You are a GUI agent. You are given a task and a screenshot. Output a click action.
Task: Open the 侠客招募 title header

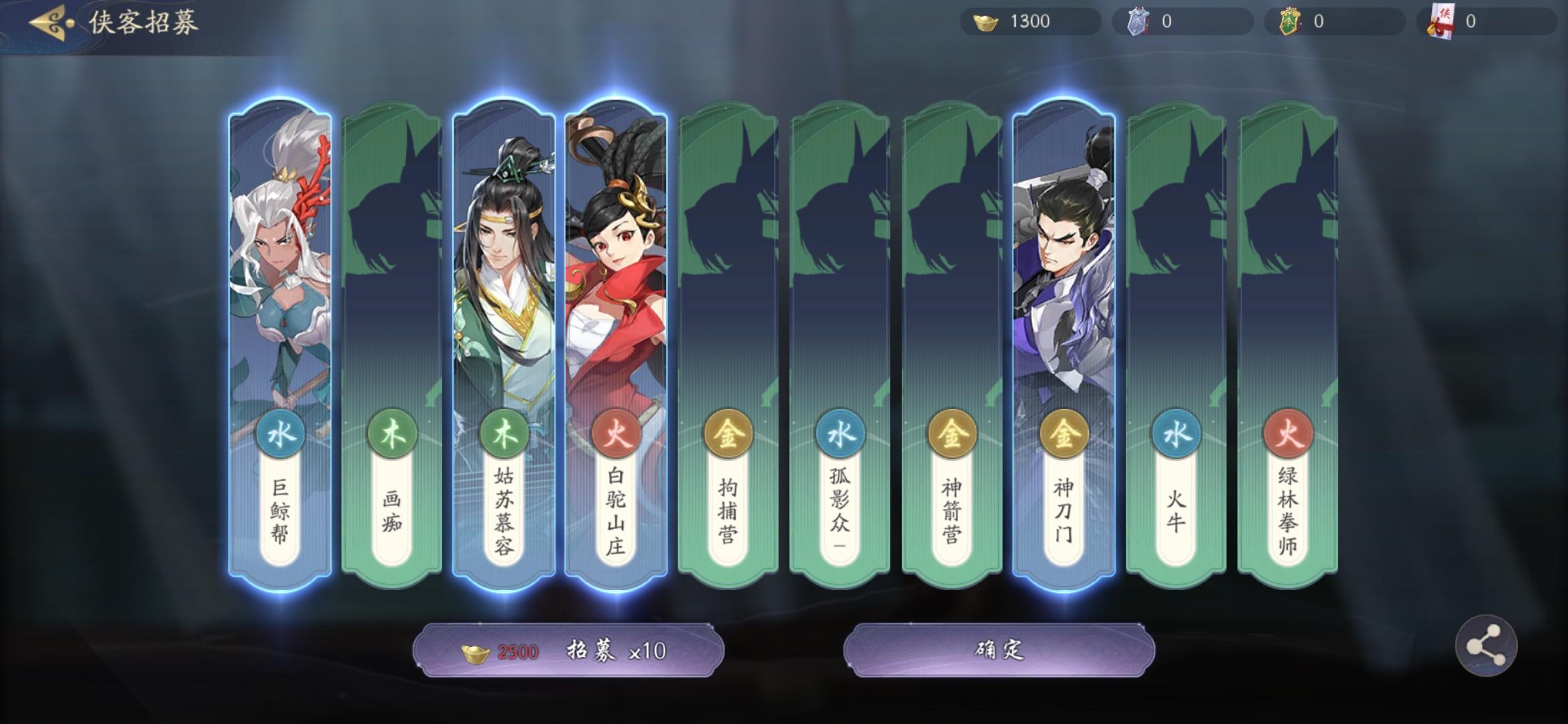[143, 21]
